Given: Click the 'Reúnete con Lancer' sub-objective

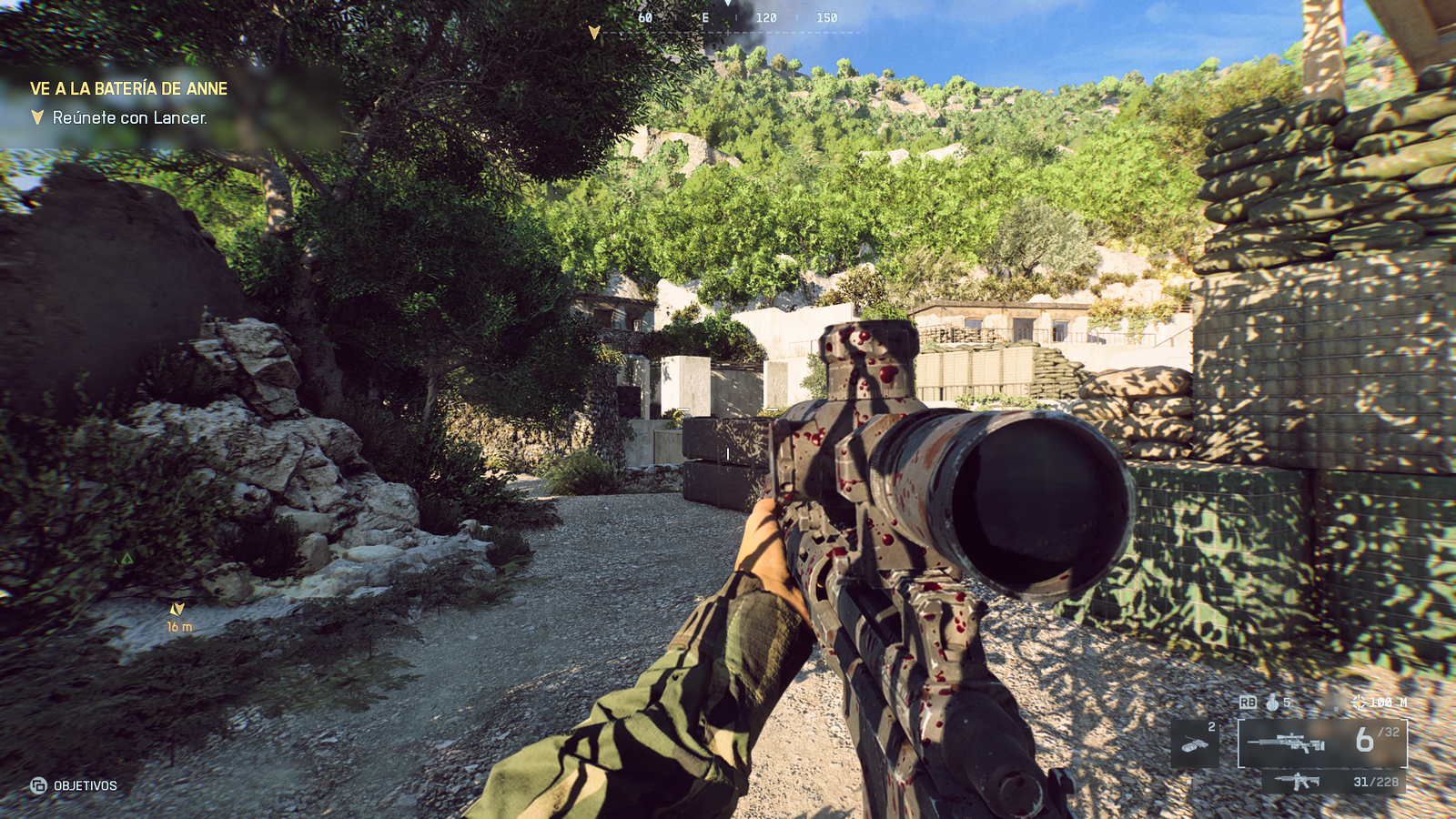Looking at the screenshot, I should click(x=129, y=117).
